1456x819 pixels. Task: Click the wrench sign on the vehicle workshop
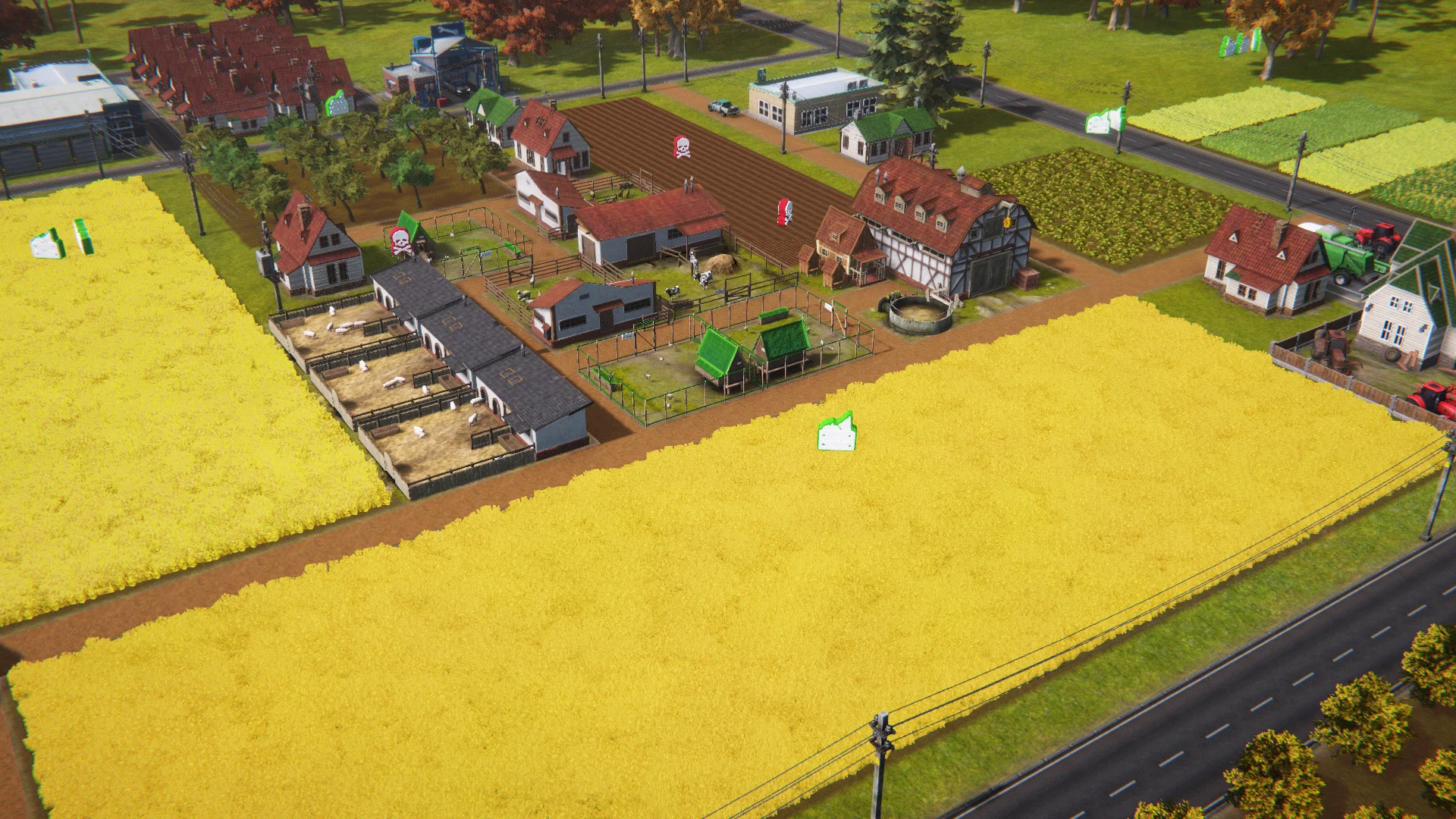[447, 30]
